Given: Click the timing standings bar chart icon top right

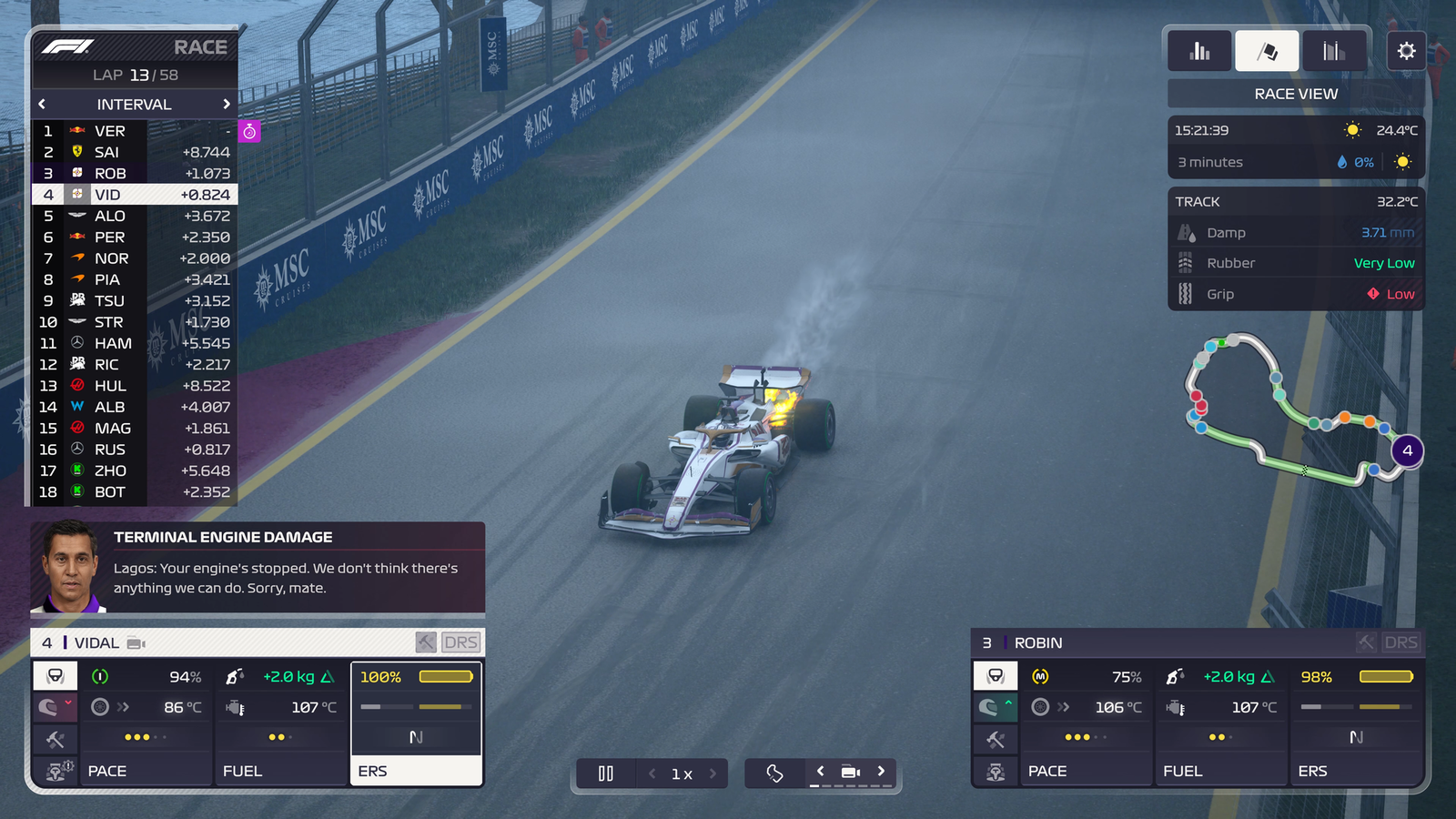Looking at the screenshot, I should (x=1198, y=51).
